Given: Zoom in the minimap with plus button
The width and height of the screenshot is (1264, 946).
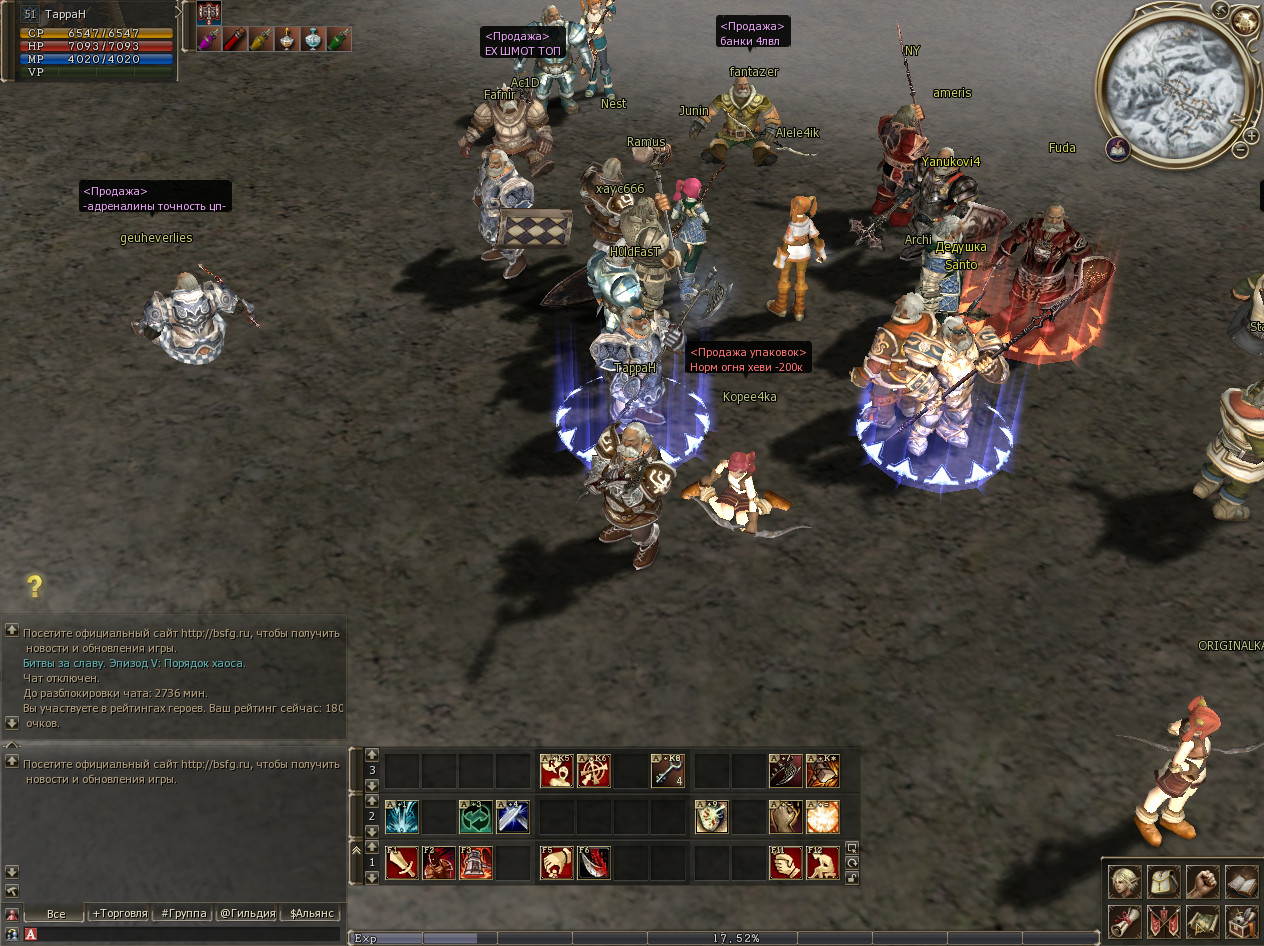Looking at the screenshot, I should 1250,135.
